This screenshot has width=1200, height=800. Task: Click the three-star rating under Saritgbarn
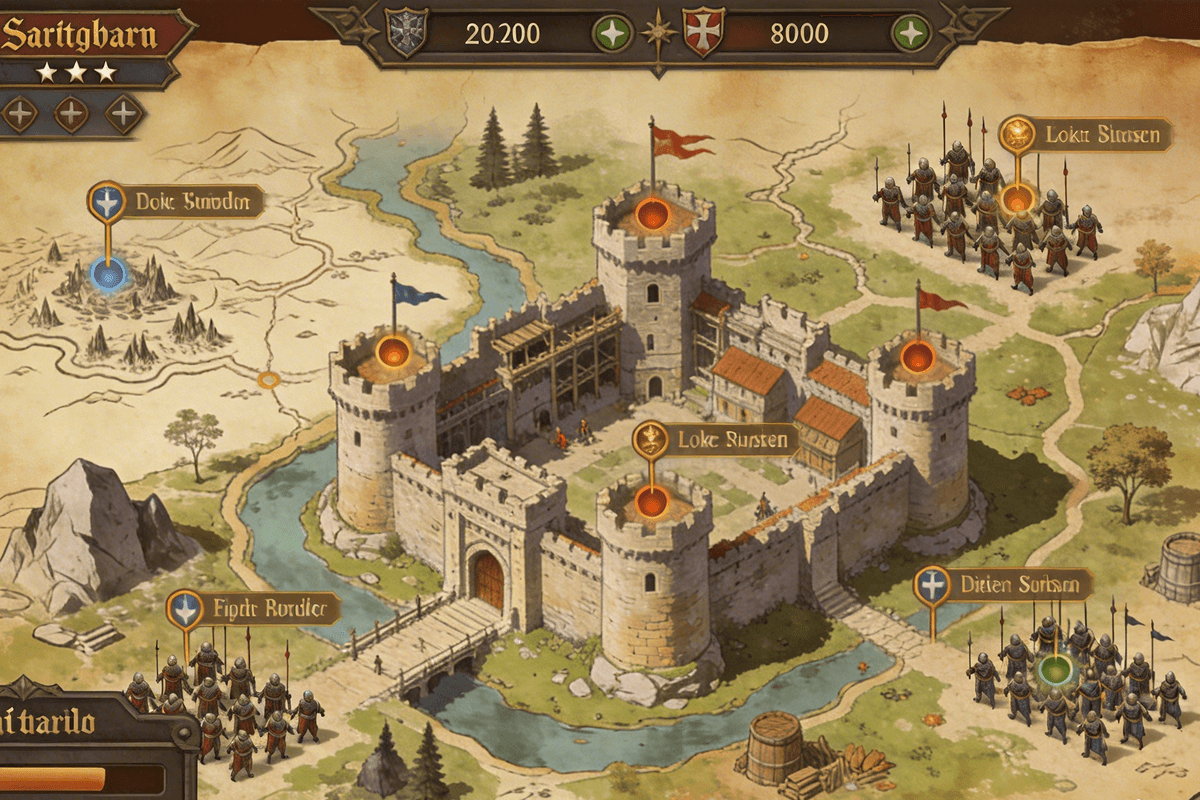tap(76, 73)
